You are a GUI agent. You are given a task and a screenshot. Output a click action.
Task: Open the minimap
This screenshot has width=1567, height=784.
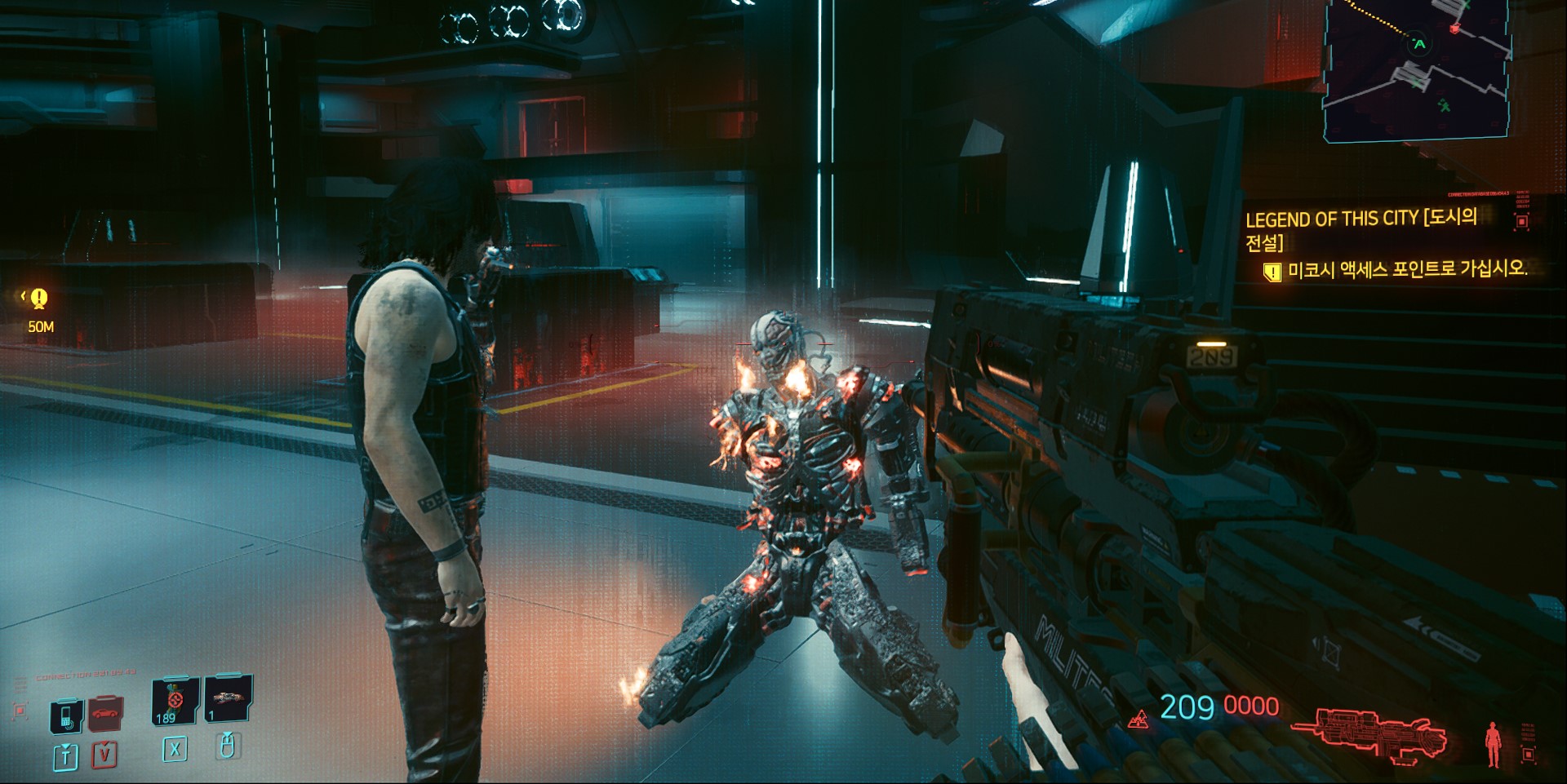click(1417, 69)
